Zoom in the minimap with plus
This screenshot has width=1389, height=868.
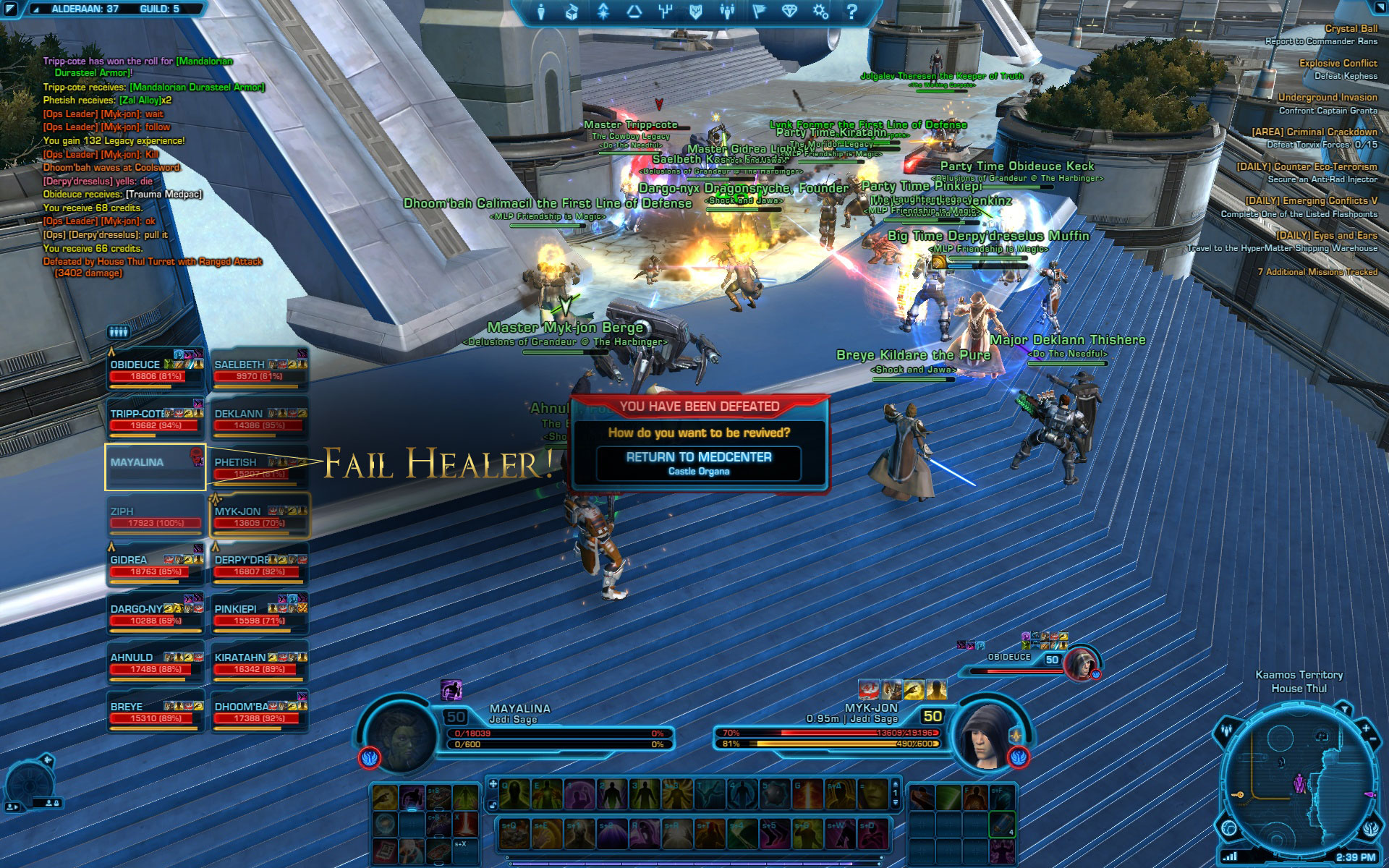pos(1366,728)
